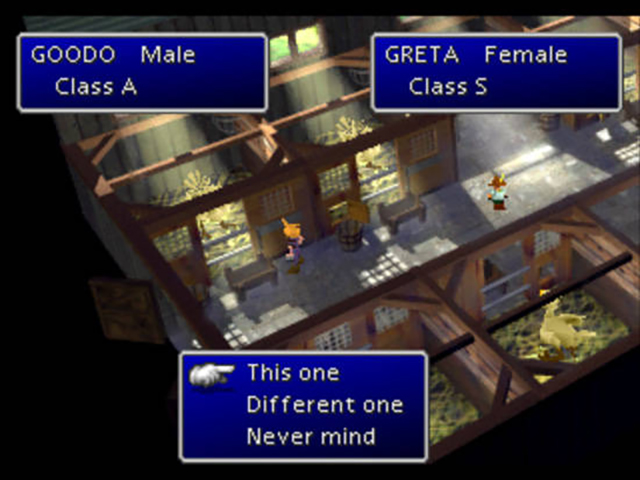Pick "Never mind" to cancel
The image size is (640, 480).
pos(310,436)
